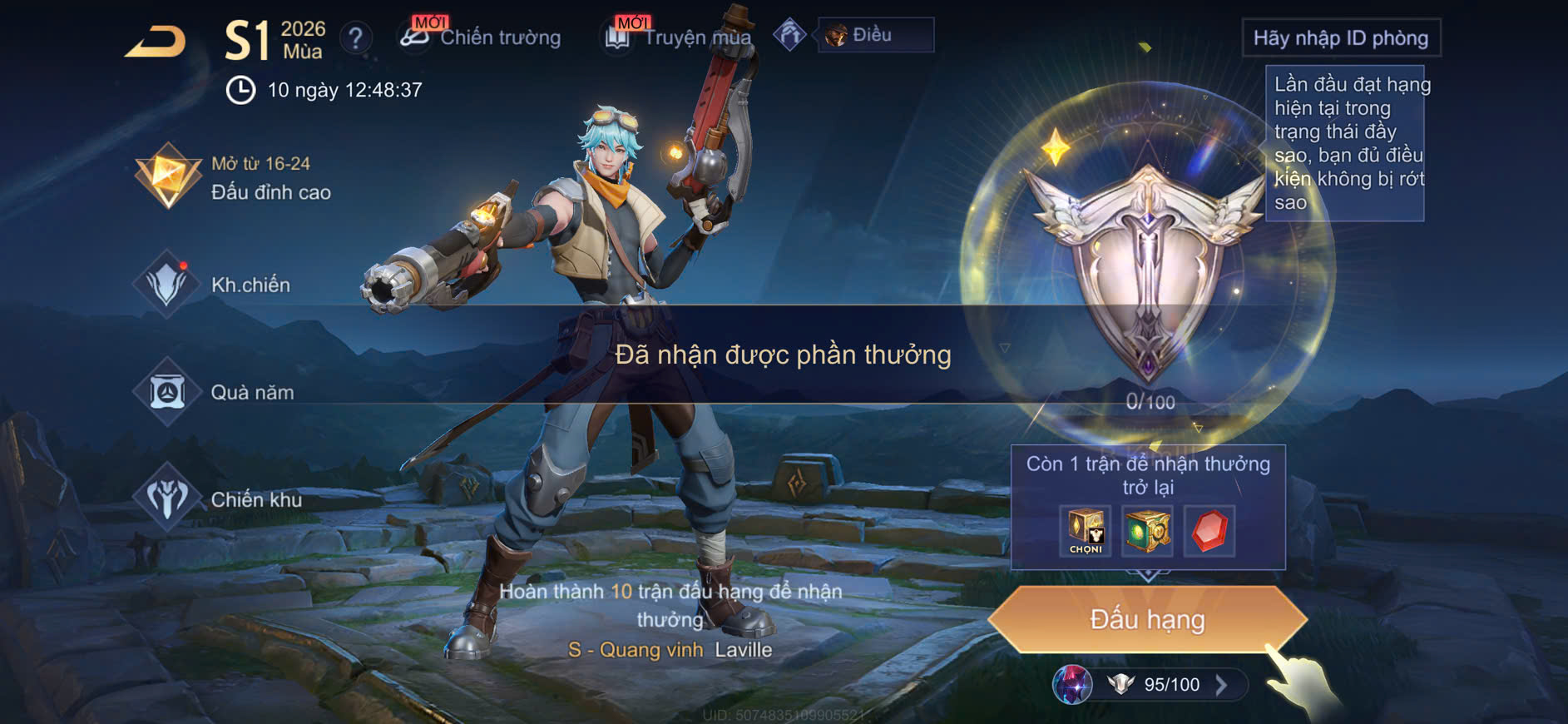The height and width of the screenshot is (724, 1568).
Task: Start ranked match with Đấu hạng
Action: 1147,619
